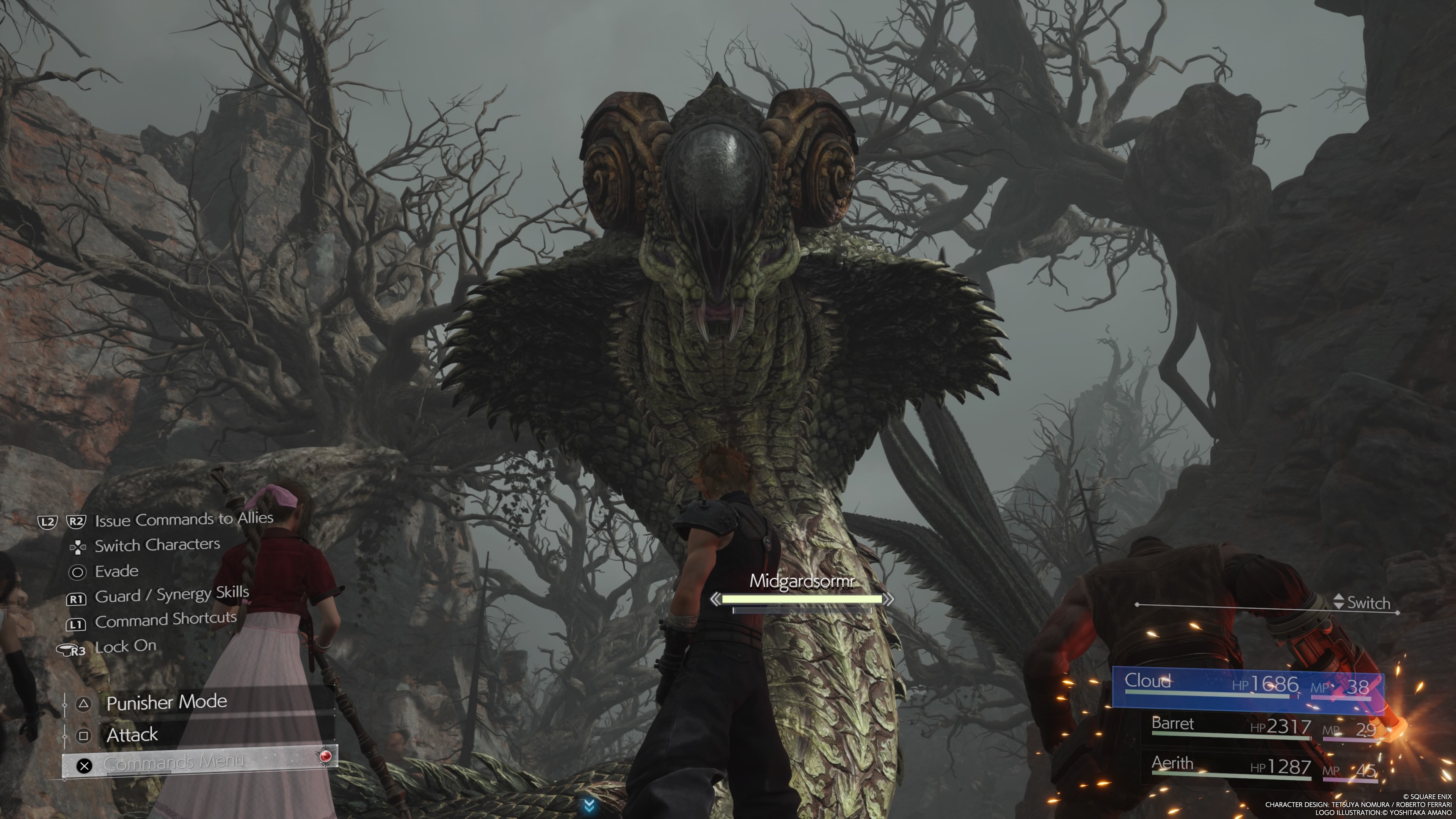Open the Commands Menu
Image resolution: width=1456 pixels, height=819 pixels.
coord(174,764)
